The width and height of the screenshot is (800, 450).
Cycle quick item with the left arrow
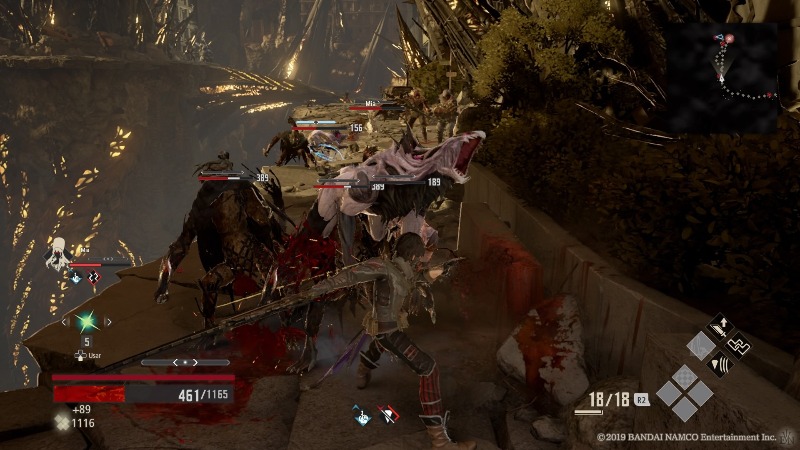(x=66, y=322)
